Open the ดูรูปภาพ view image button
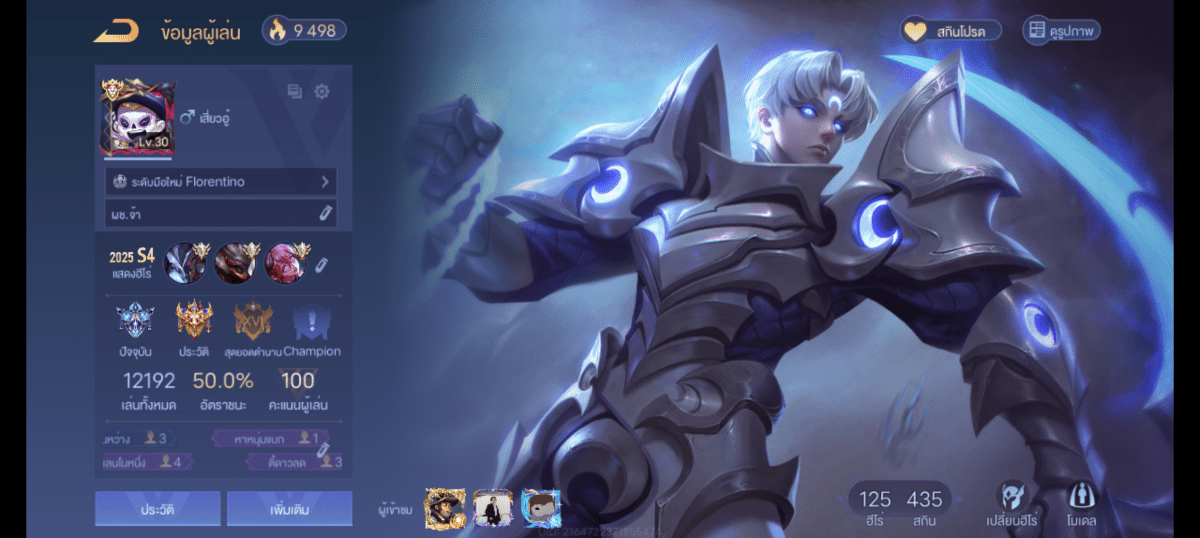The width and height of the screenshot is (1200, 538). 1061,31
